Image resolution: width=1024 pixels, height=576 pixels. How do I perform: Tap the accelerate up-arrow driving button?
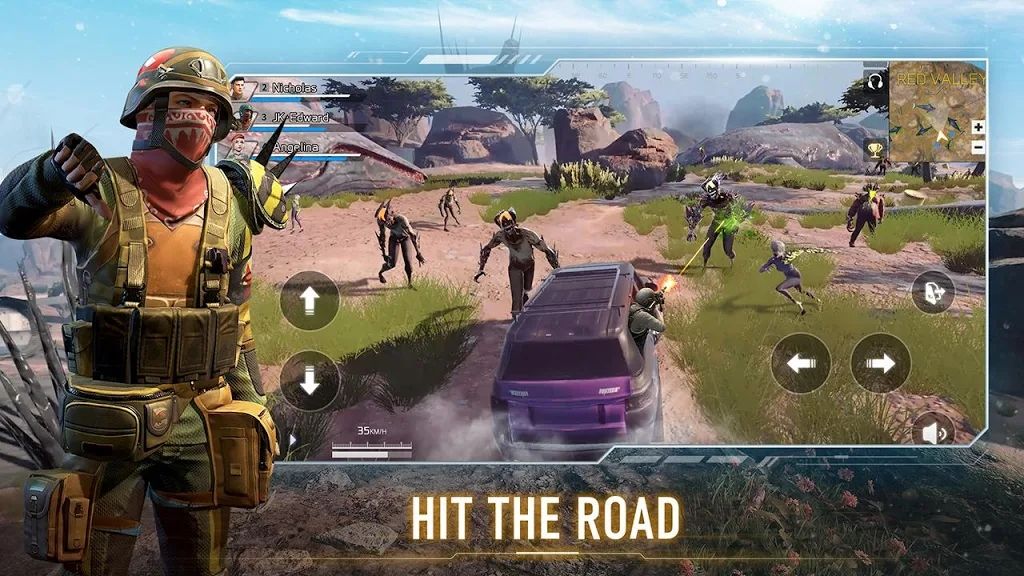(309, 300)
